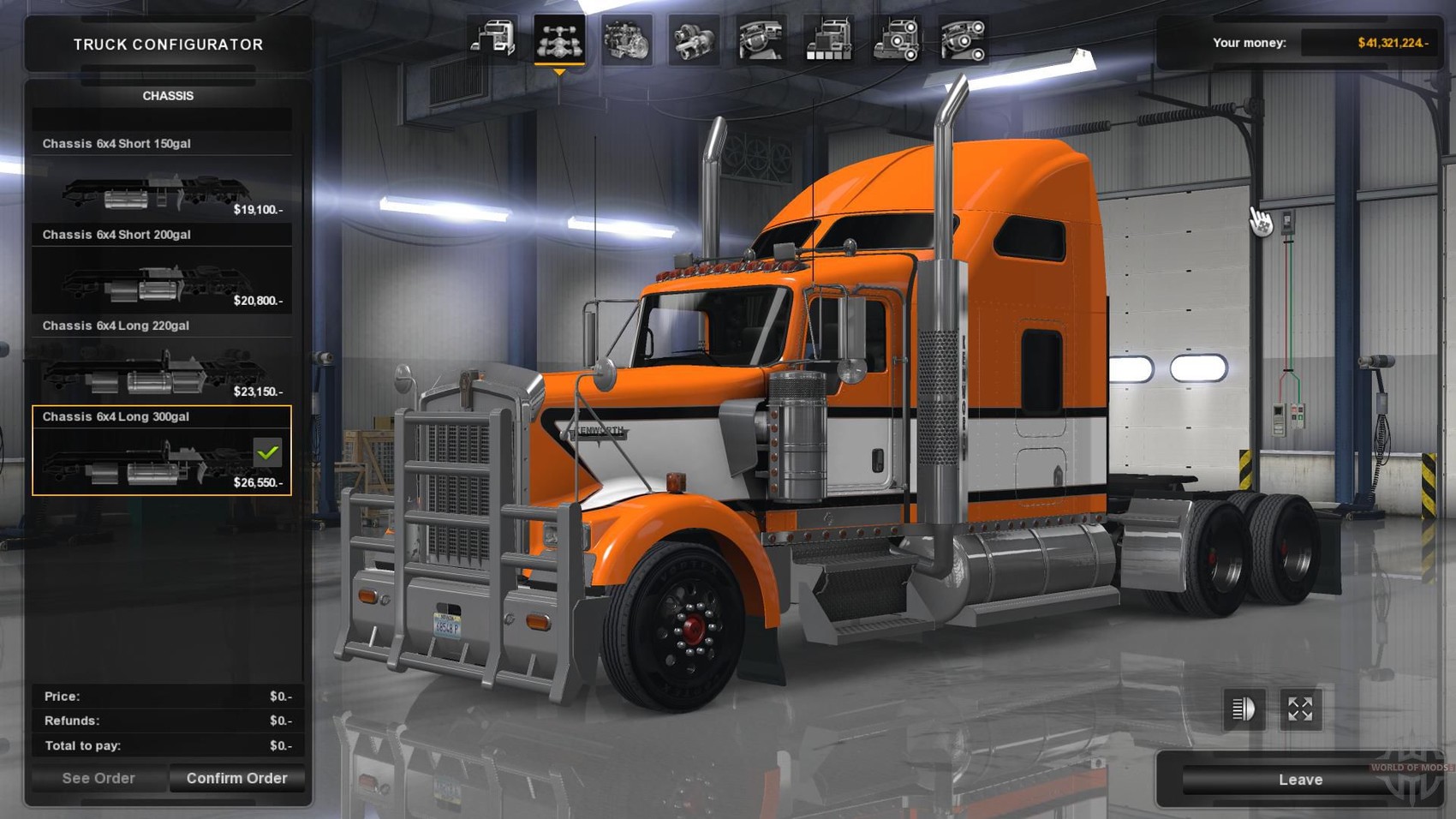
Task: Leave the truck configurator
Action: pos(1299,780)
